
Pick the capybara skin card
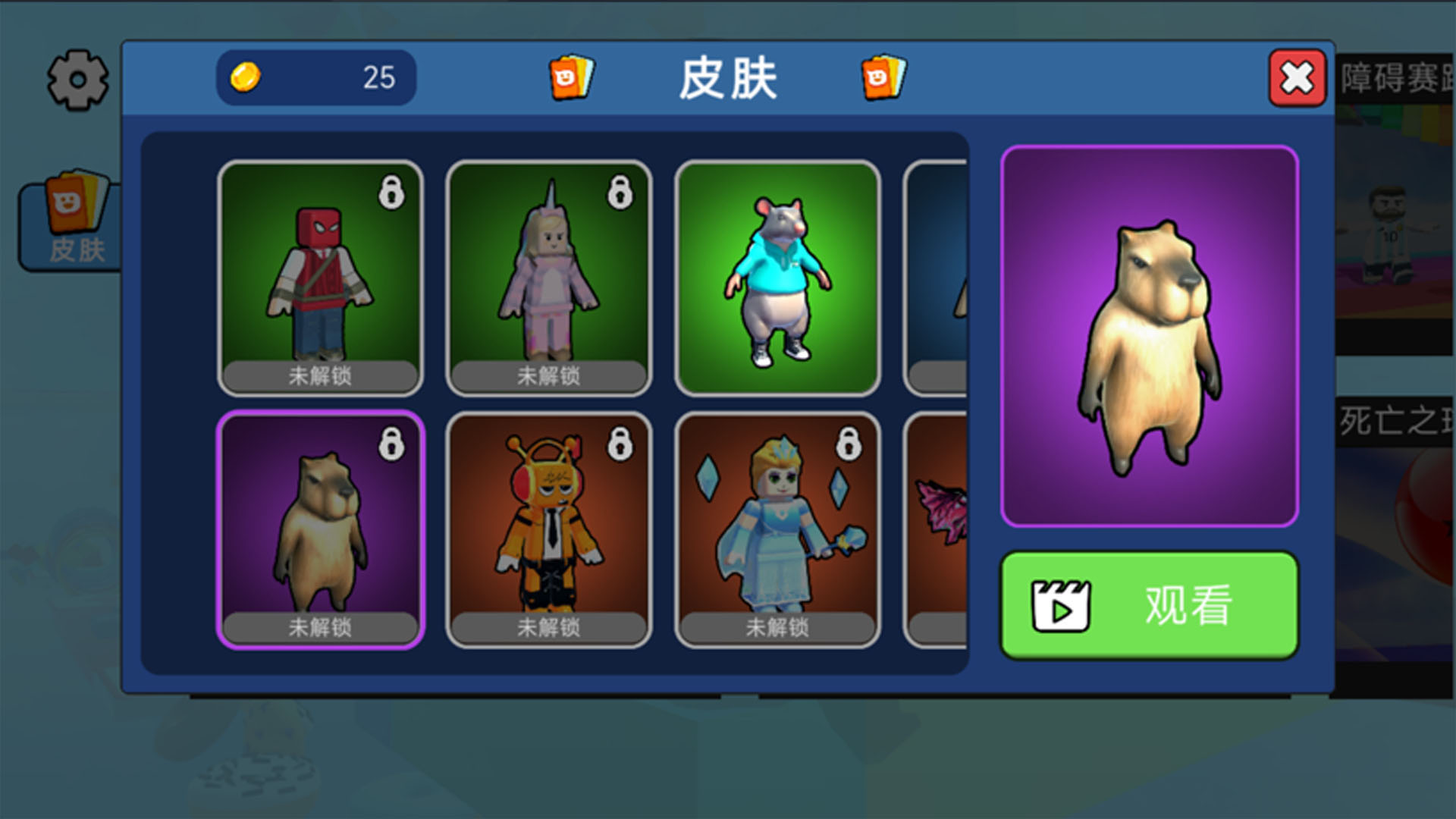320,530
